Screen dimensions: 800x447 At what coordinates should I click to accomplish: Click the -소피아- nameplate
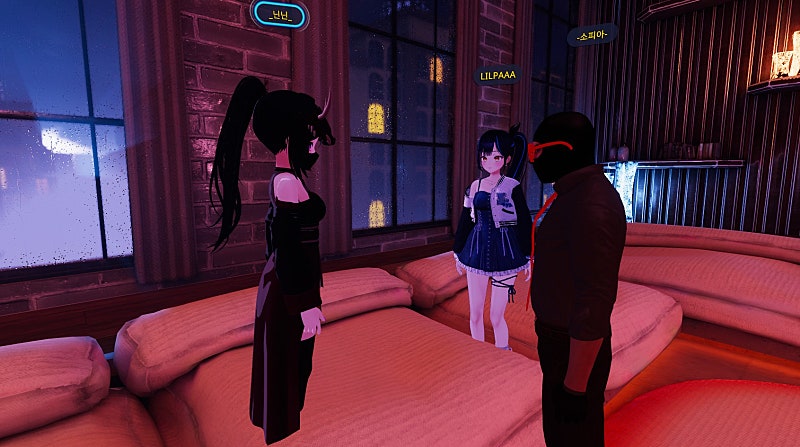coord(592,36)
